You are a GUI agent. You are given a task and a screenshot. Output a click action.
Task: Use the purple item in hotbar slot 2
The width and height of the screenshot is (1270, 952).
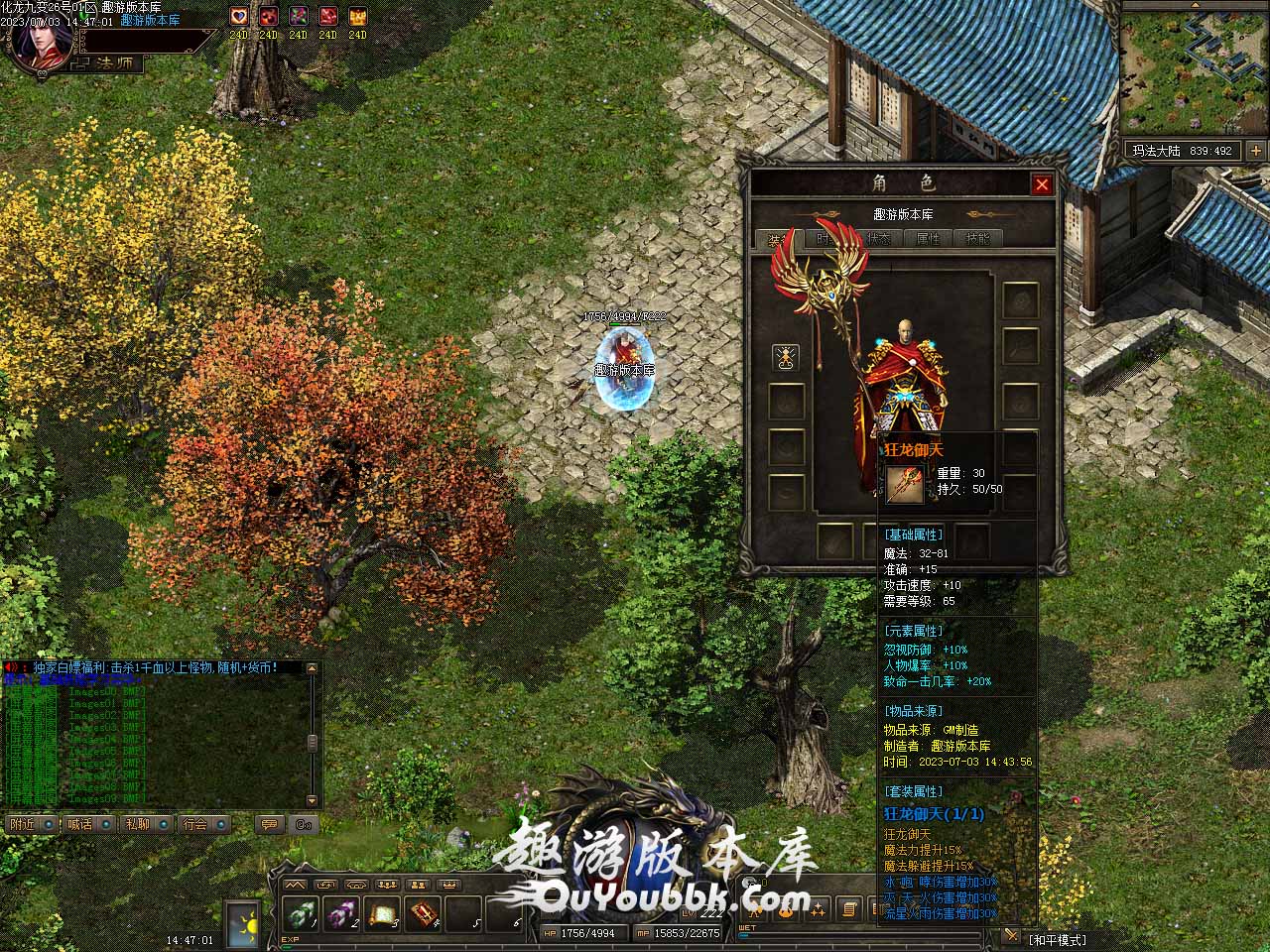coord(341,912)
